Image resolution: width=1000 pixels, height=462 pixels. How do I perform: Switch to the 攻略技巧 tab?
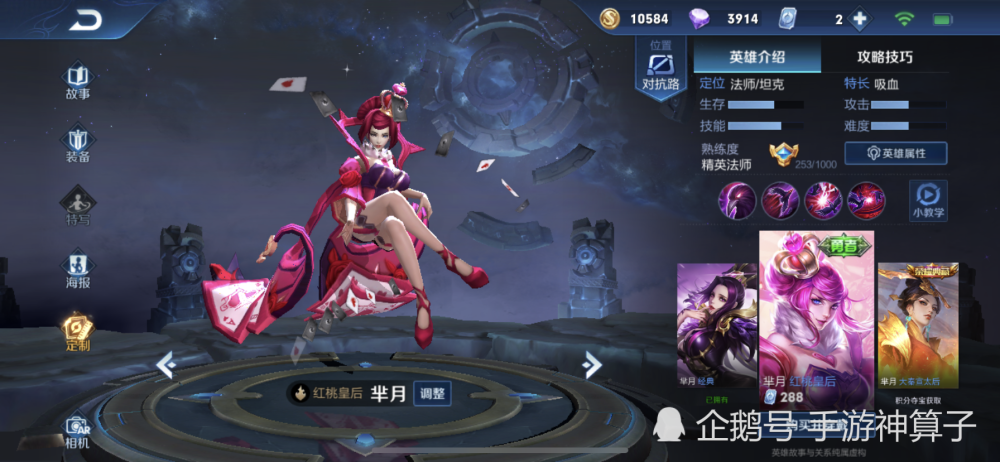pyautogui.click(x=884, y=57)
